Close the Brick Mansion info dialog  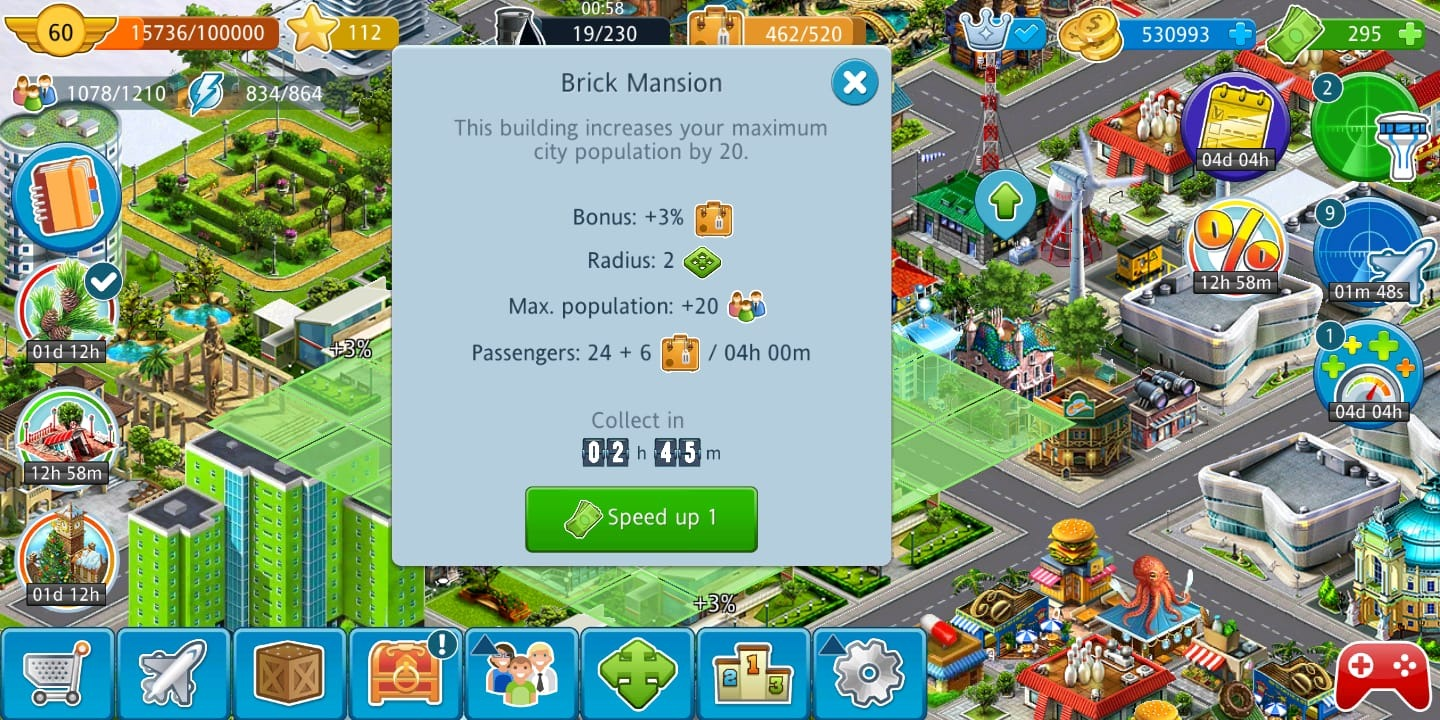click(855, 83)
